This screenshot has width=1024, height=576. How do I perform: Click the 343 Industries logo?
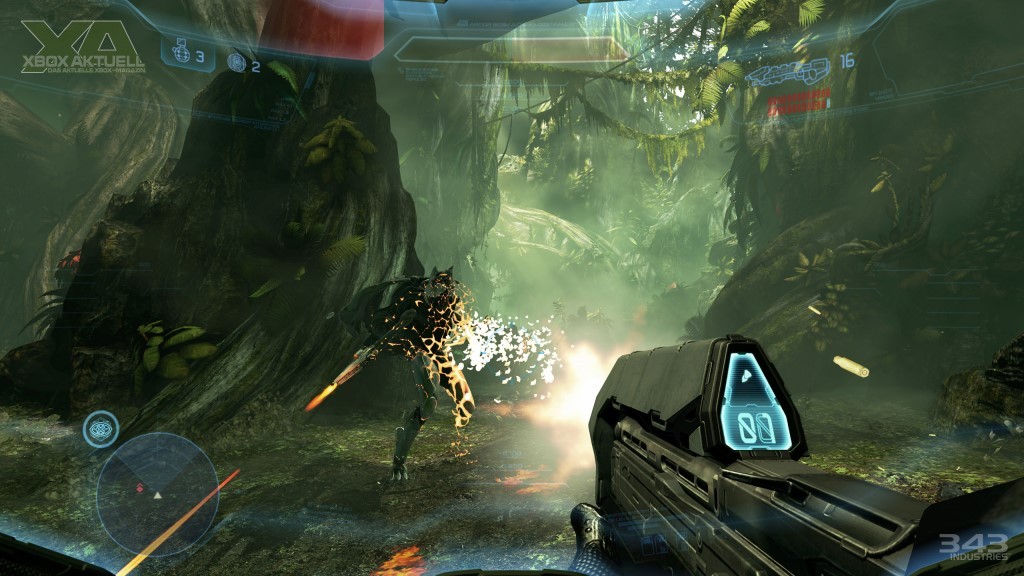pyautogui.click(x=965, y=547)
